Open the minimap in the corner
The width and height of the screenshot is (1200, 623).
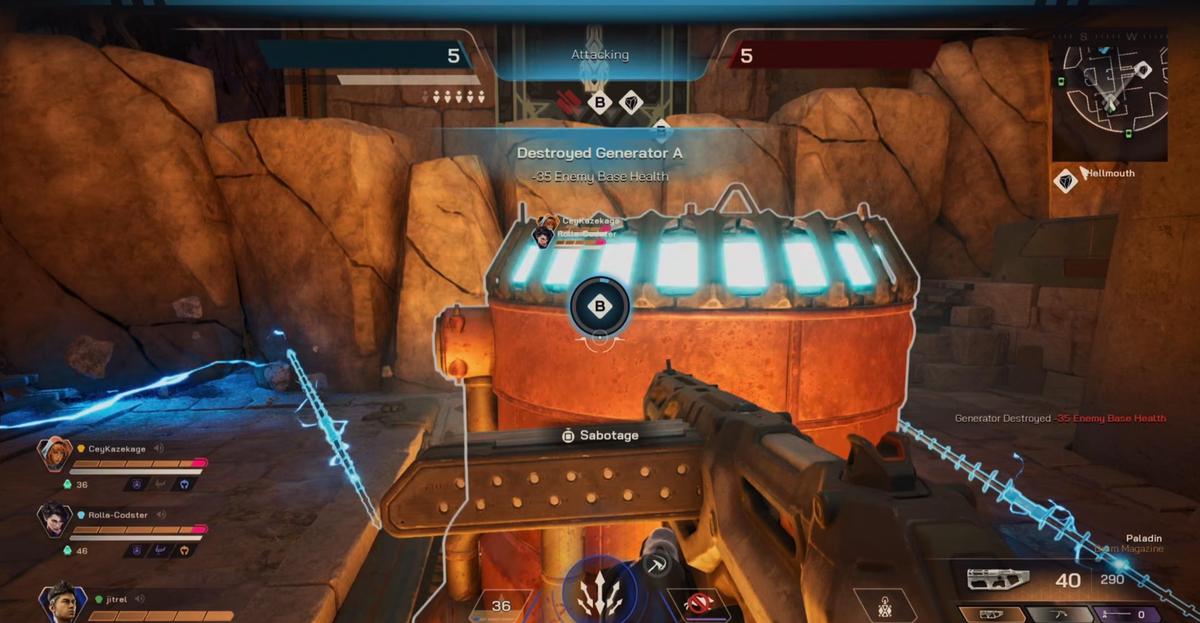pyautogui.click(x=1109, y=97)
